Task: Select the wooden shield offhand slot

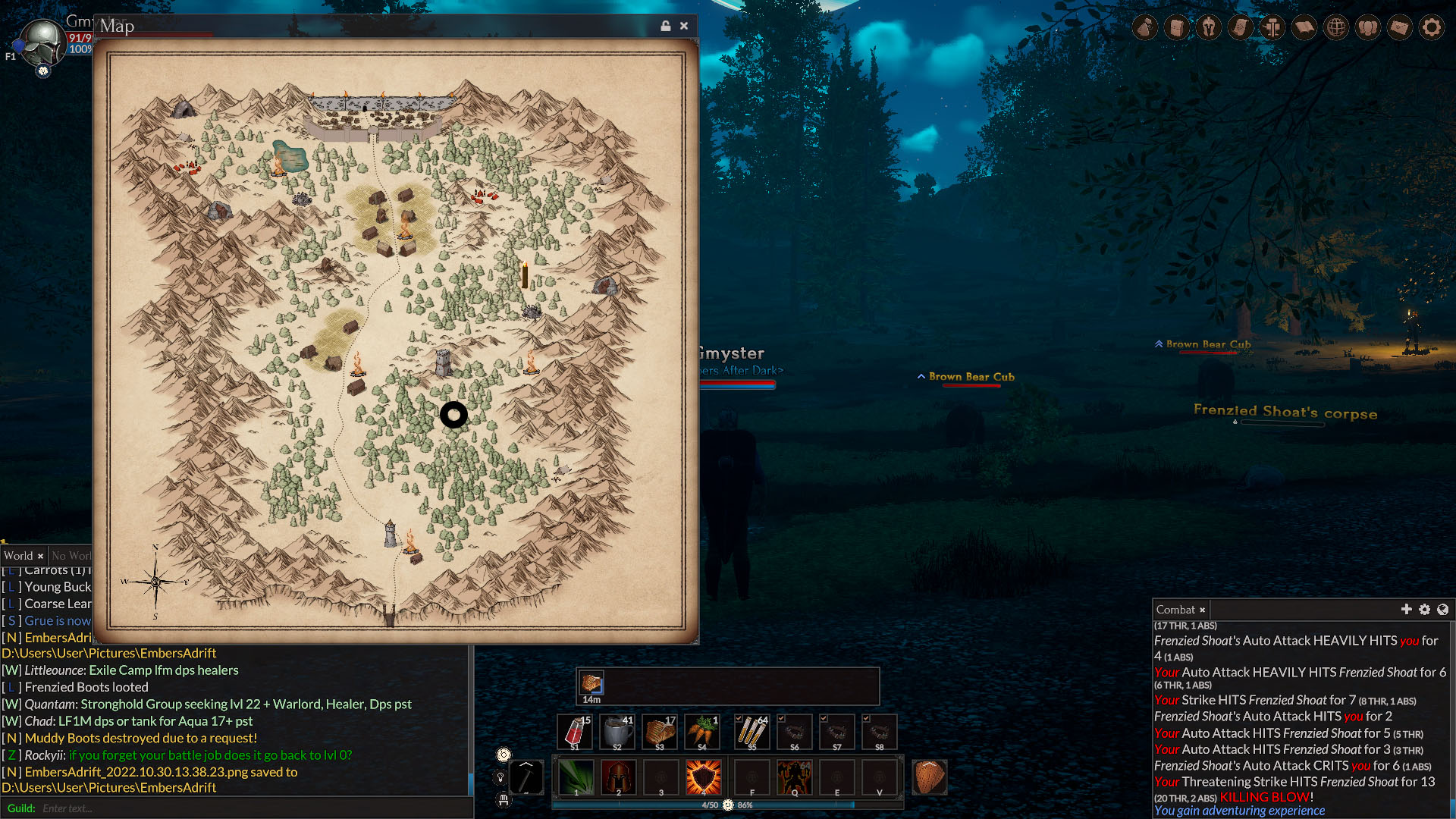Action: click(929, 777)
